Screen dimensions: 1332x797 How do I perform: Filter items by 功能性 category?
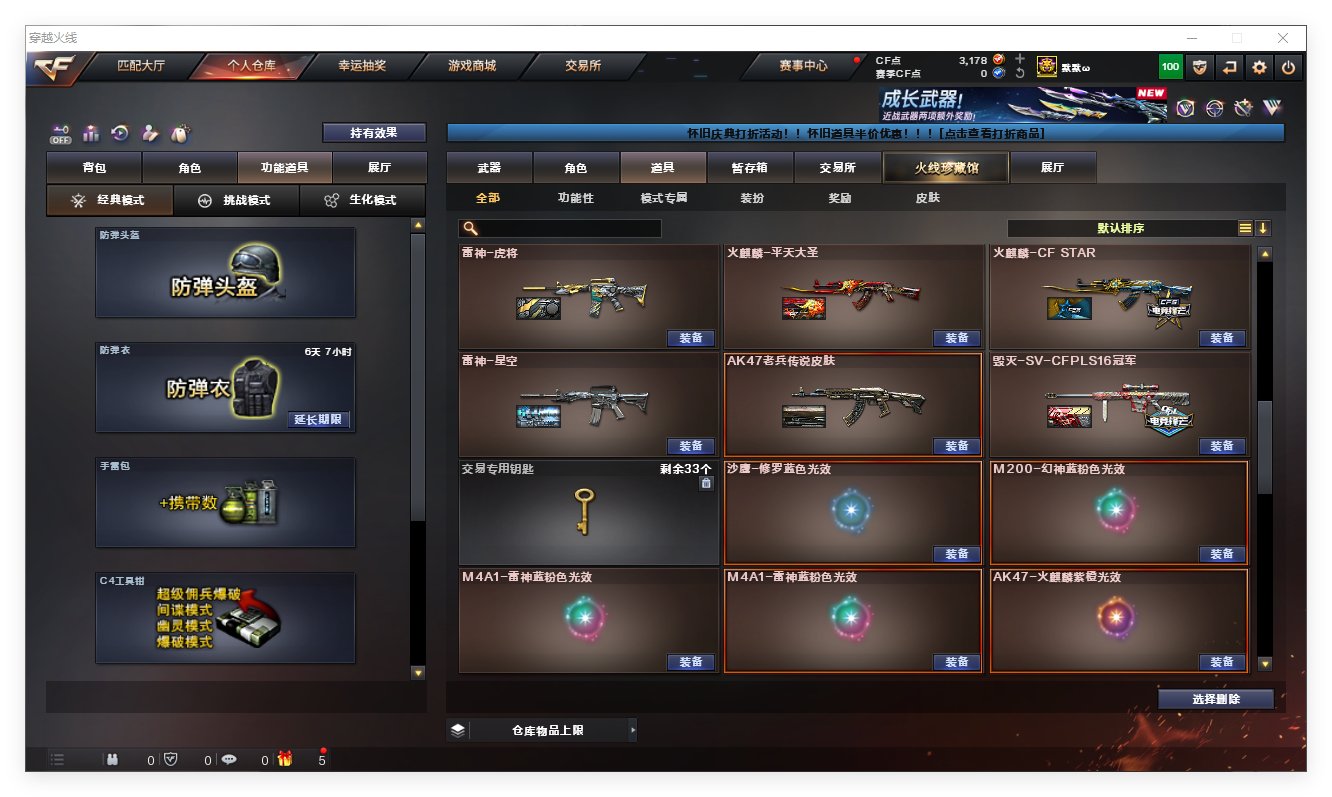(x=575, y=198)
